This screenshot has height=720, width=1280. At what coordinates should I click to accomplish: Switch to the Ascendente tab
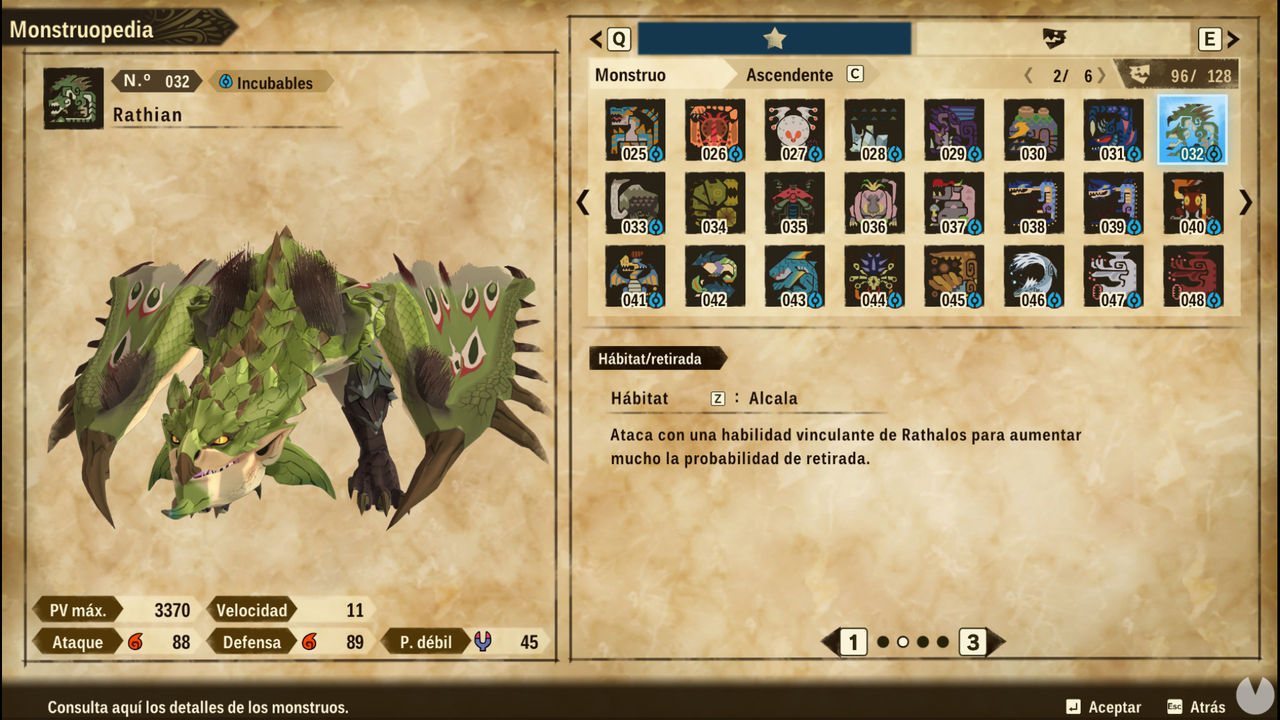(789, 75)
